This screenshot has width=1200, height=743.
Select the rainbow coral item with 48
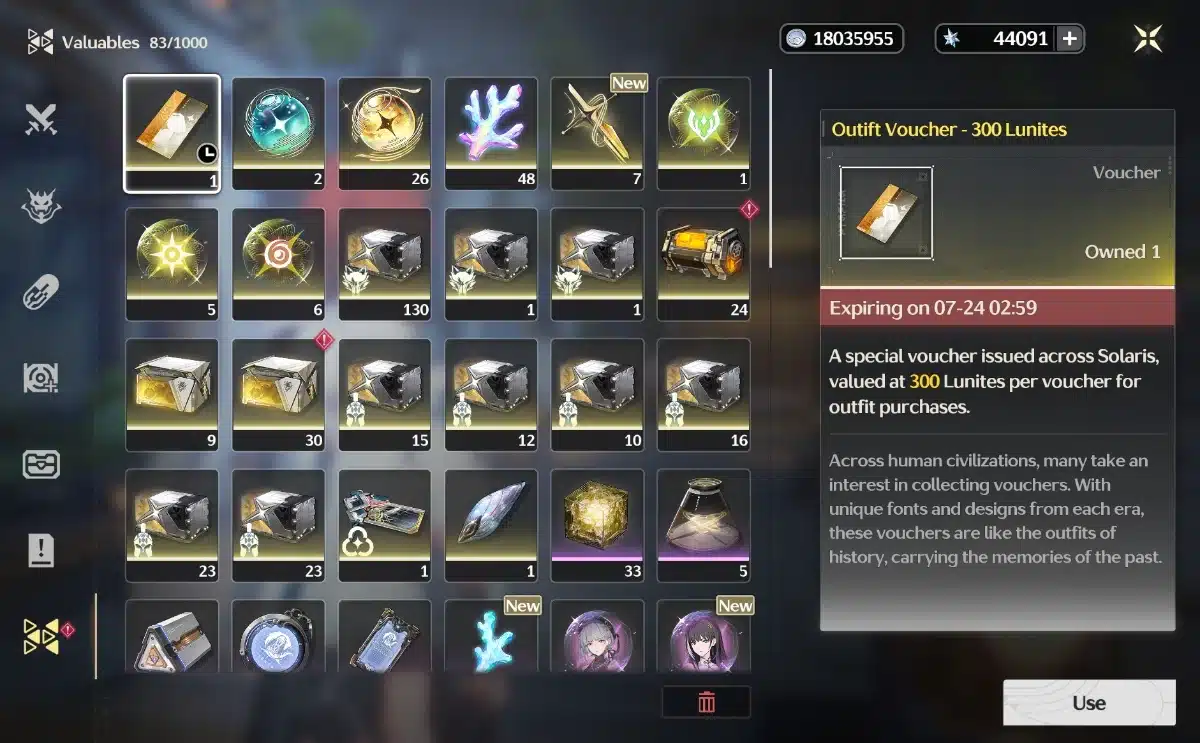tap(491, 133)
